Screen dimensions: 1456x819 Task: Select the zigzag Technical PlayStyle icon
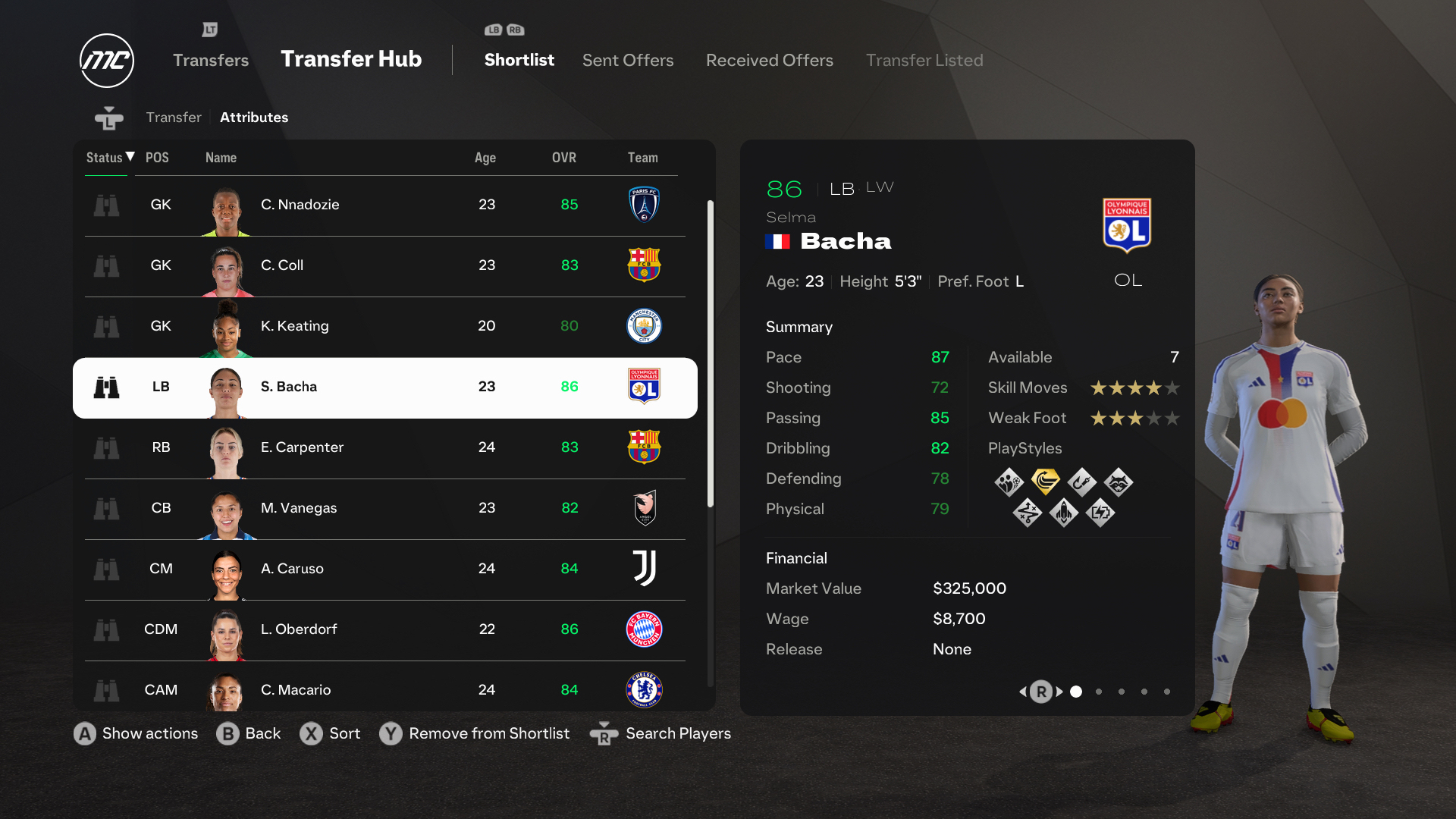(x=1028, y=513)
